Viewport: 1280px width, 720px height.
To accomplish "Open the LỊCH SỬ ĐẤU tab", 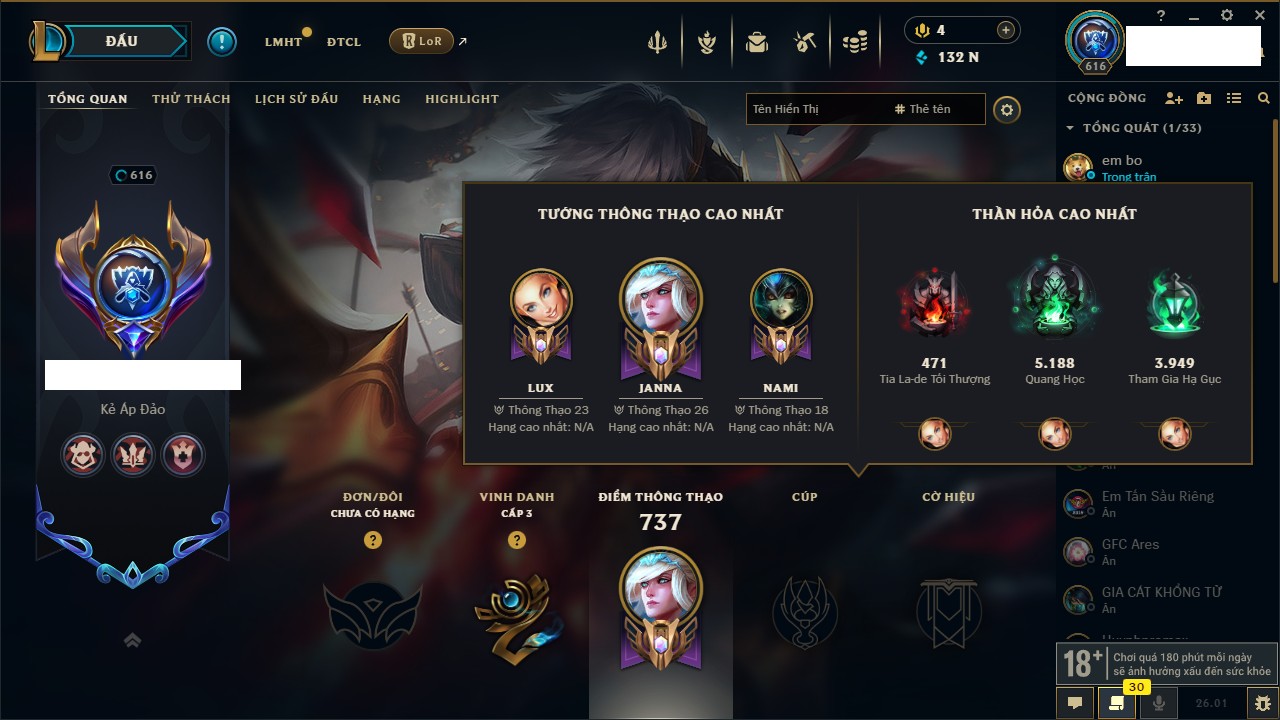I will [x=296, y=99].
